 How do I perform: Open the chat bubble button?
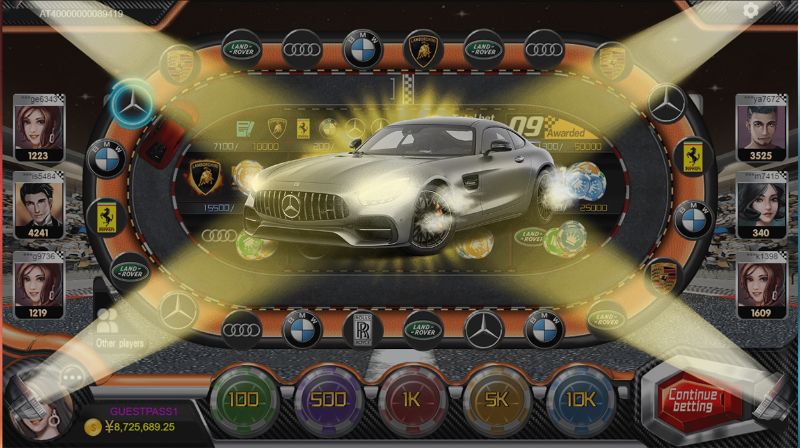[x=72, y=378]
